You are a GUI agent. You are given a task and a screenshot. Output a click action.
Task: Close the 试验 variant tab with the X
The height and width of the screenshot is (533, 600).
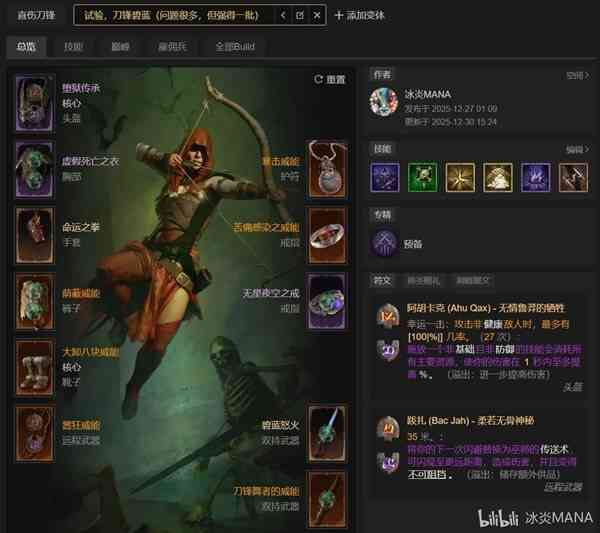(x=317, y=16)
